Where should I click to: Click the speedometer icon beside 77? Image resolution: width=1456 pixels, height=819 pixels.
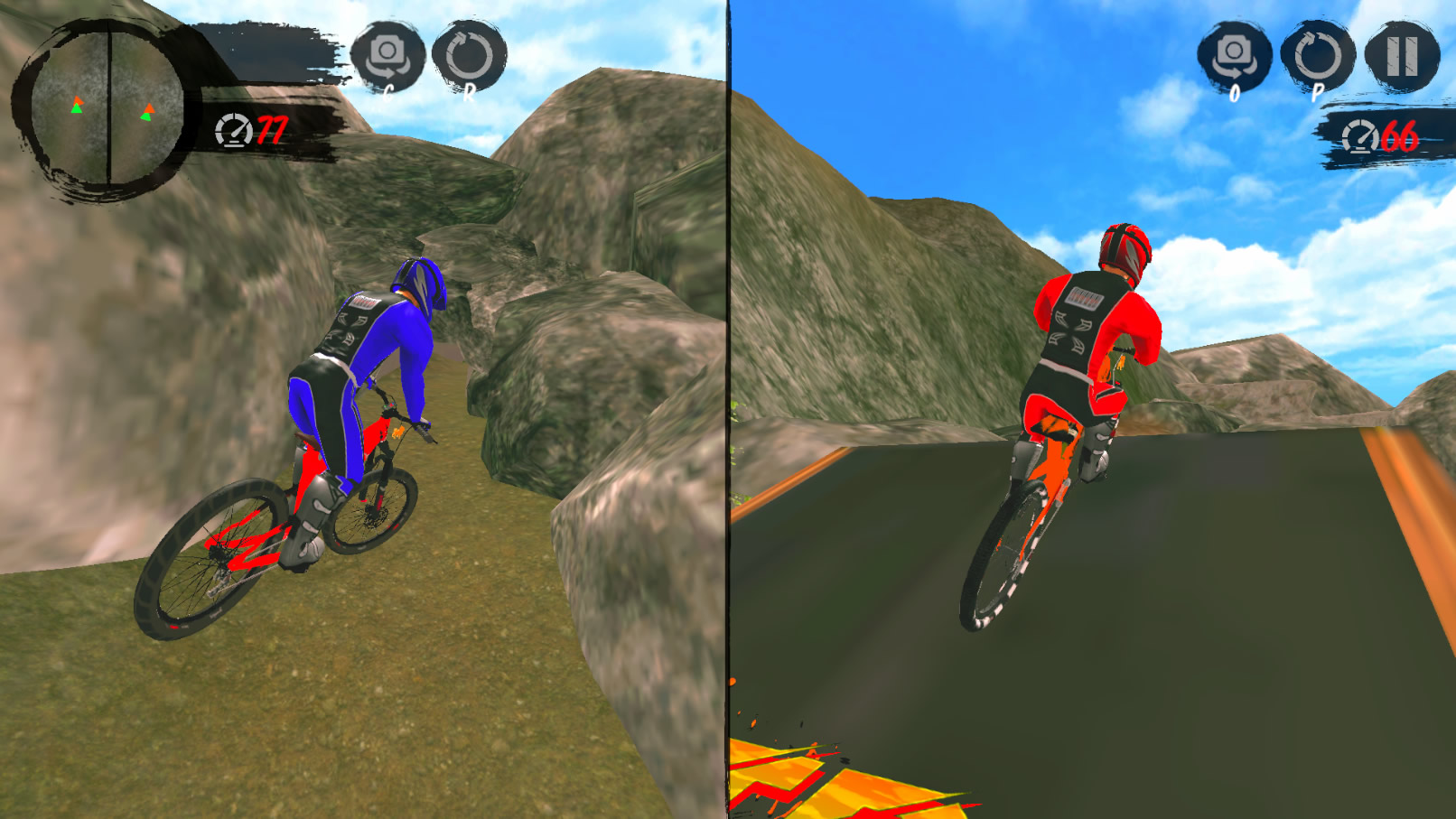pyautogui.click(x=235, y=132)
